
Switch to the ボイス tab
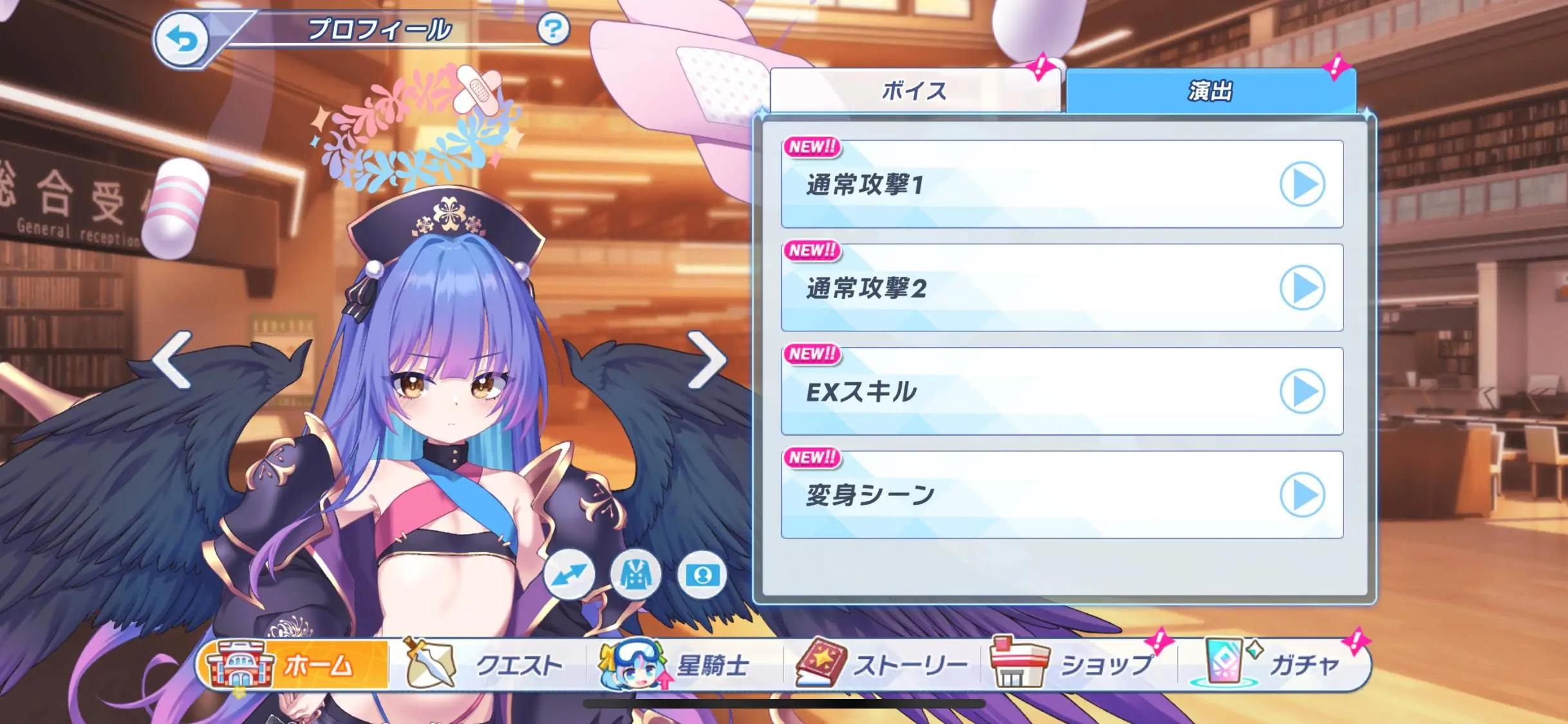click(x=914, y=91)
